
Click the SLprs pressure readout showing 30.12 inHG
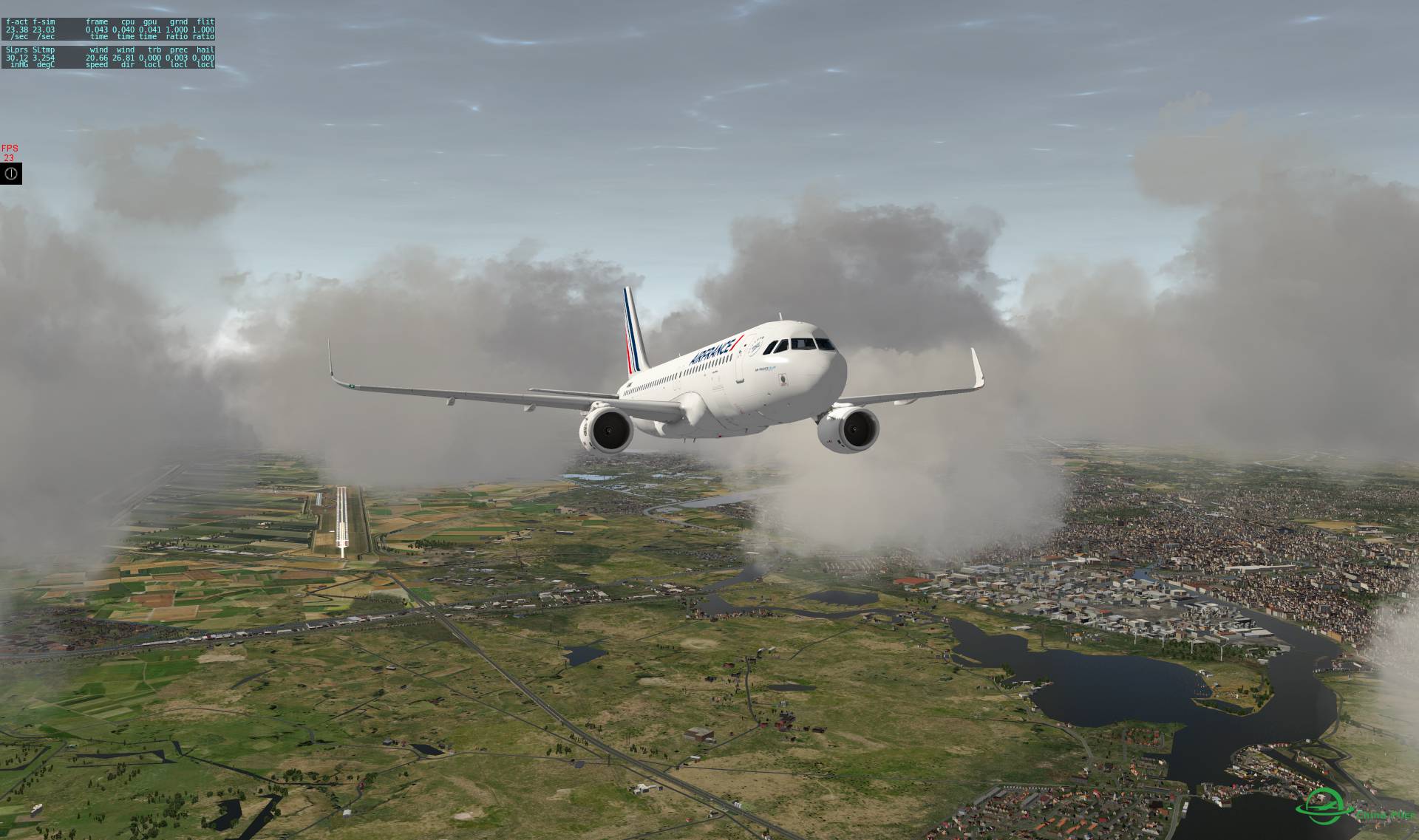pyautogui.click(x=17, y=58)
